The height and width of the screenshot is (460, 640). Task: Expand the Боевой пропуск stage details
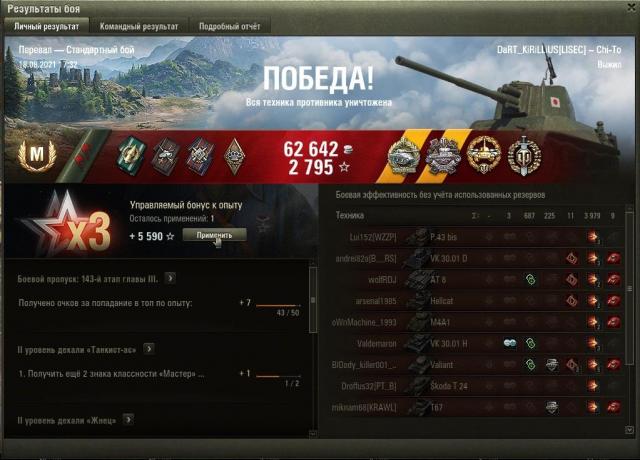pyautogui.click(x=171, y=278)
